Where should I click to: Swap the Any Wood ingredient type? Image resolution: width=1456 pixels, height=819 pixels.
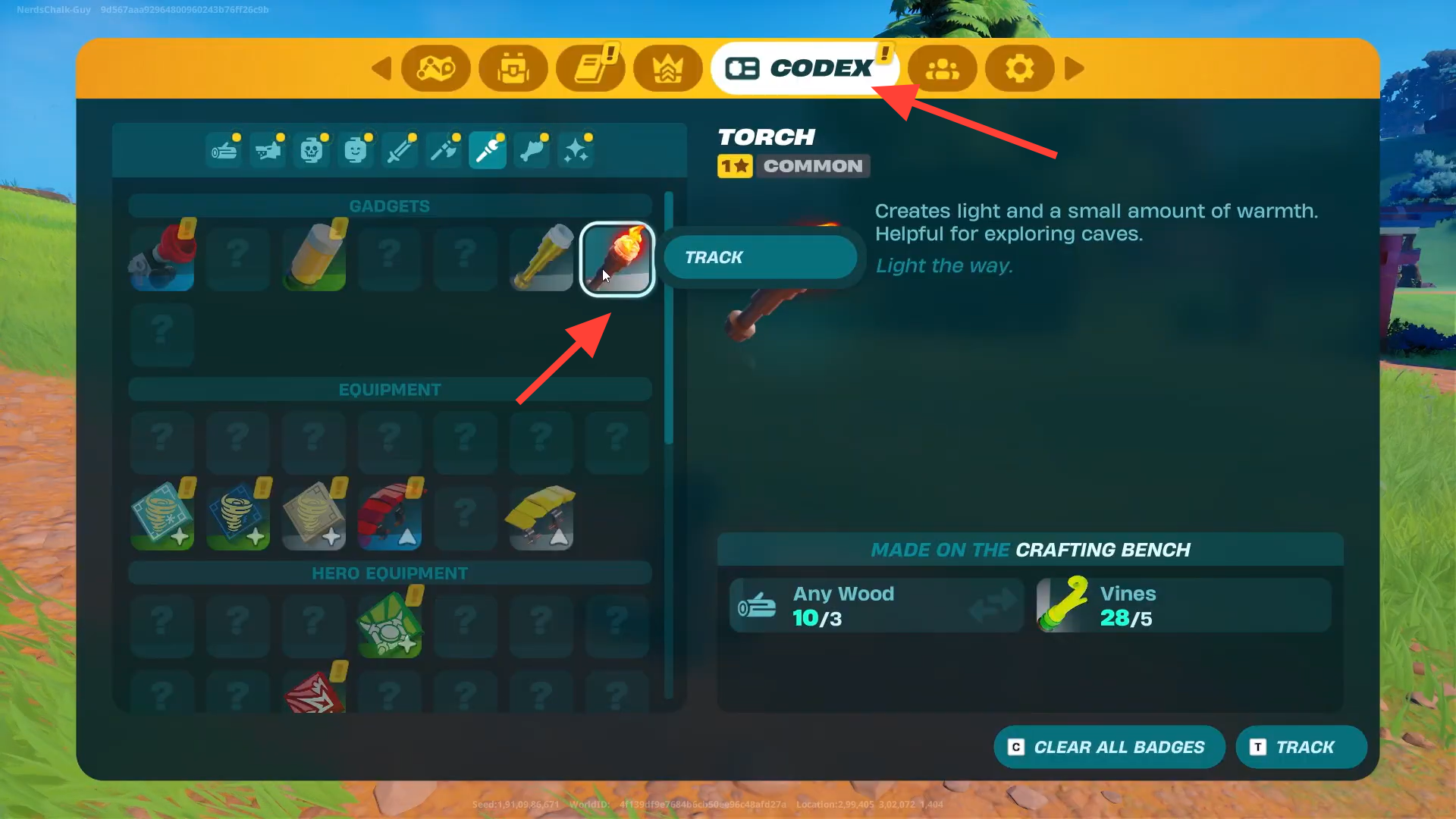coord(992,605)
